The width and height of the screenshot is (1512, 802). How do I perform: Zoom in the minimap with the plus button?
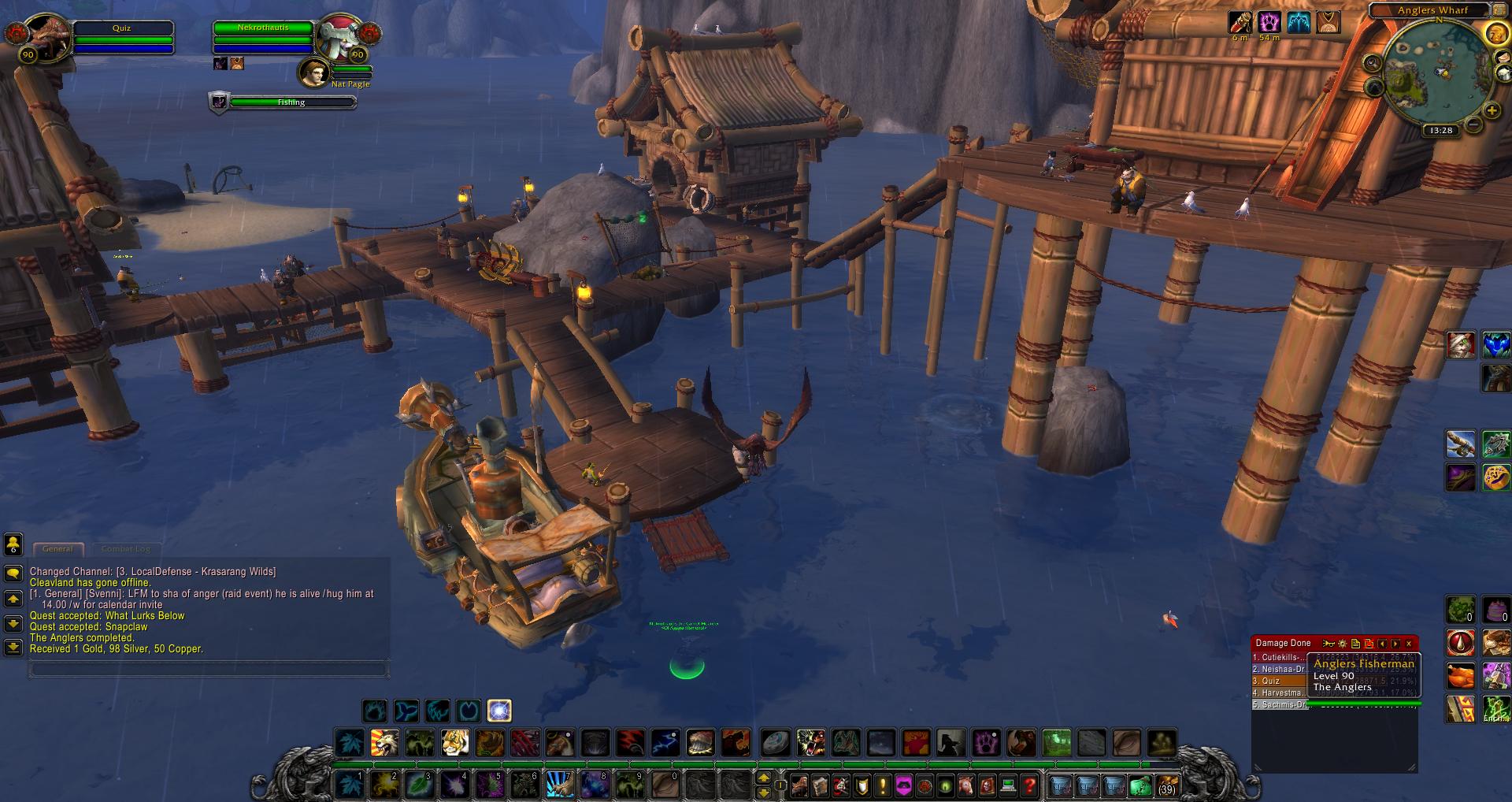[x=1491, y=110]
